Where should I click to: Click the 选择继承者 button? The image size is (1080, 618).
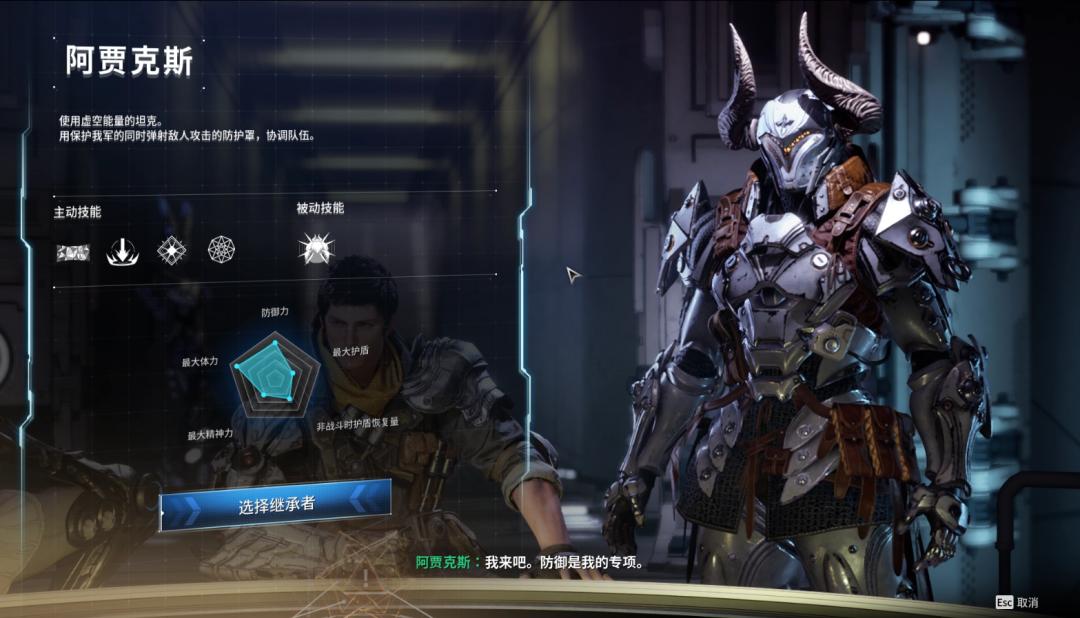(276, 505)
